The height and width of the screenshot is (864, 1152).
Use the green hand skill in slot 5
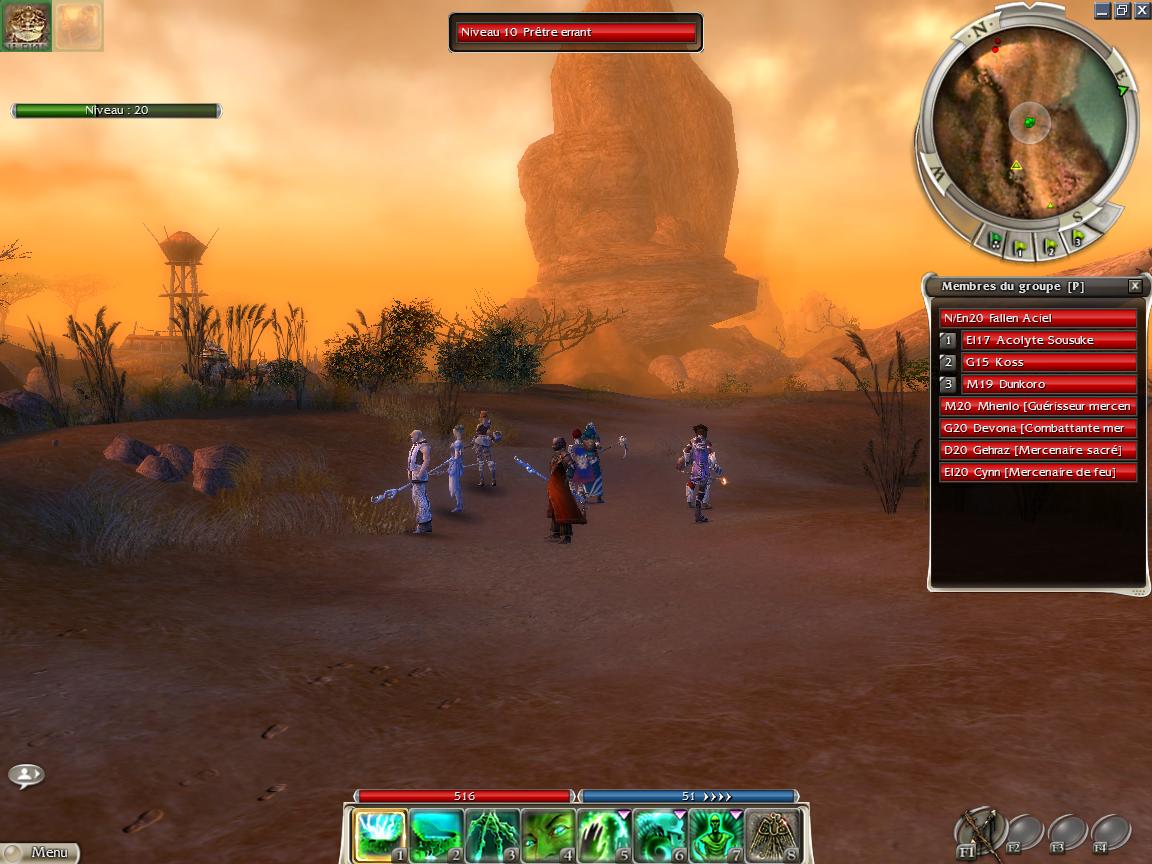pos(604,835)
